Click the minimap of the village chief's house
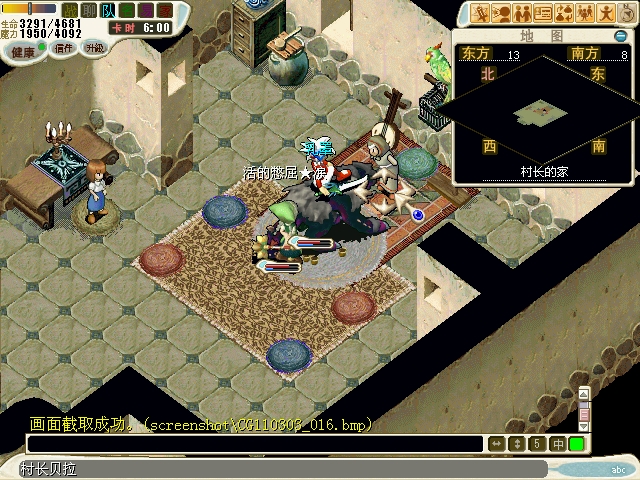 pyautogui.click(x=543, y=113)
